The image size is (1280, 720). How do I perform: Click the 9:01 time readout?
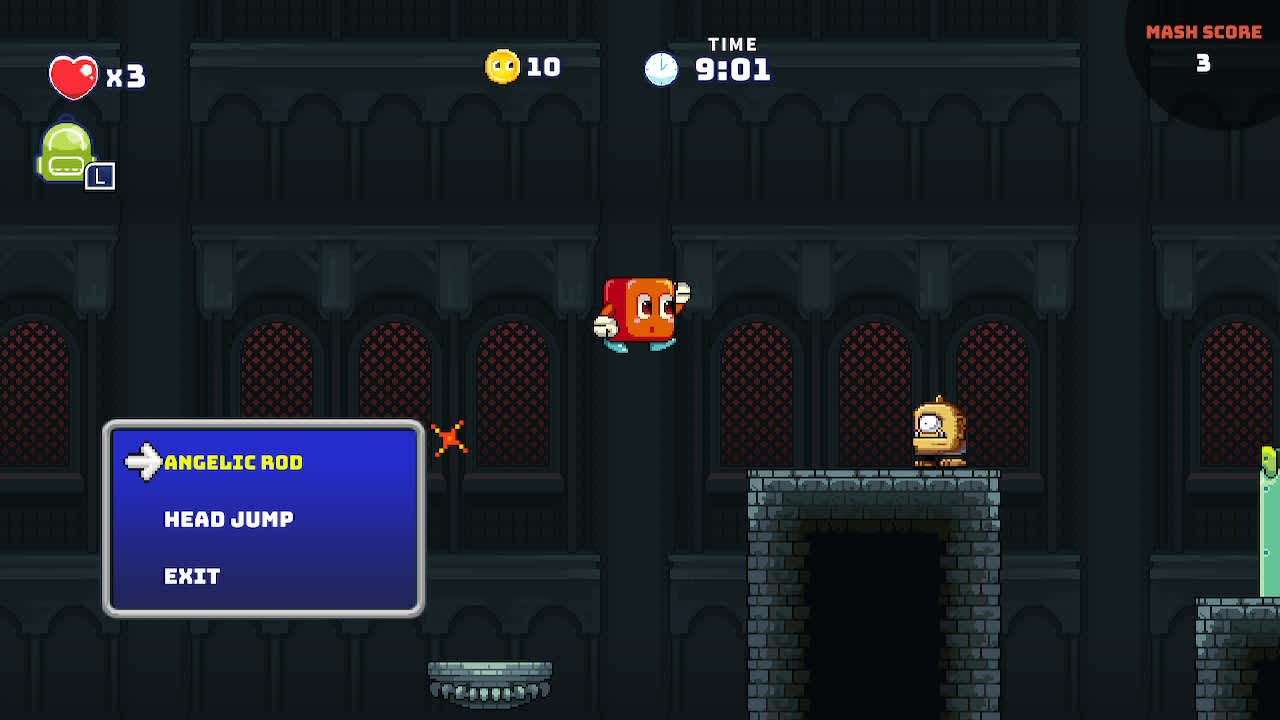pos(735,70)
